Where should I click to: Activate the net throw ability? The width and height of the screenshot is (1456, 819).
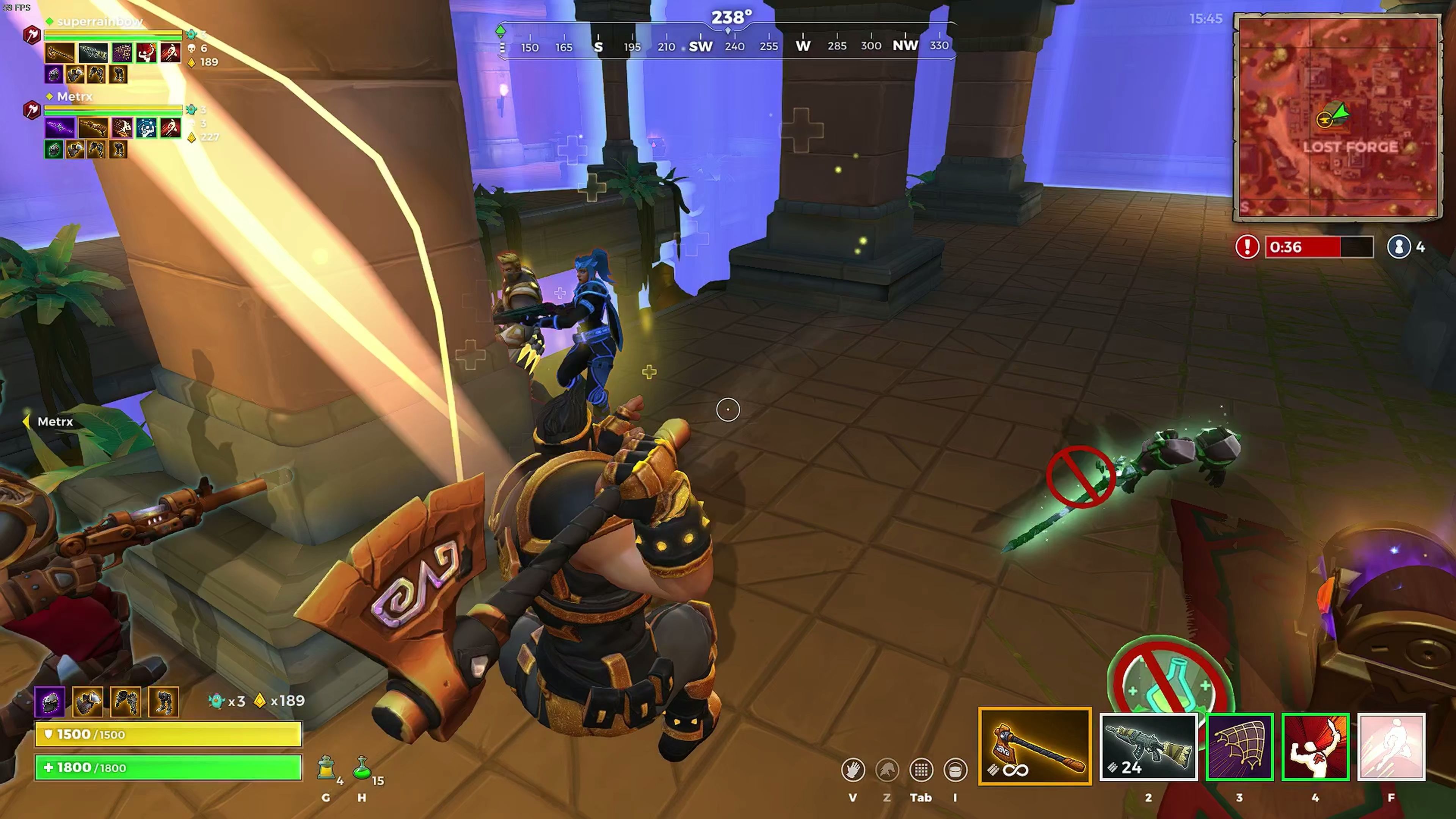pyautogui.click(x=1239, y=747)
